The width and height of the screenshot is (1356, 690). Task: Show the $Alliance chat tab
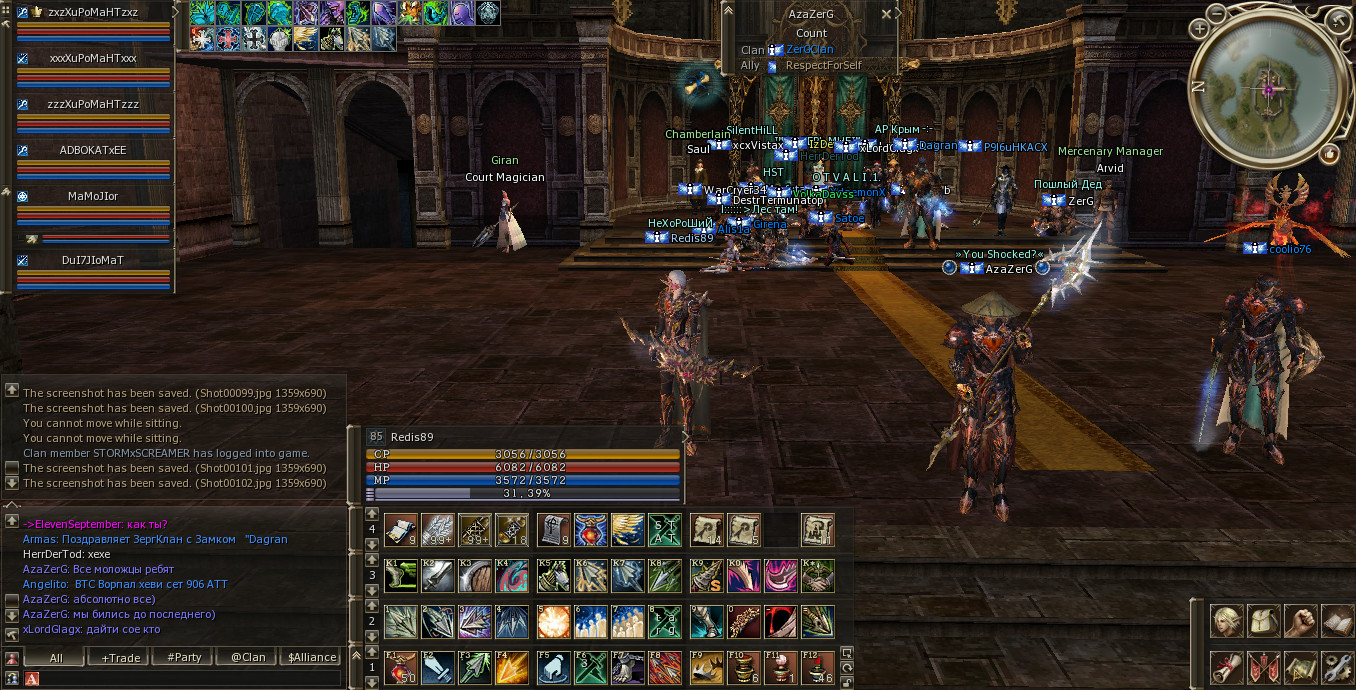point(311,657)
